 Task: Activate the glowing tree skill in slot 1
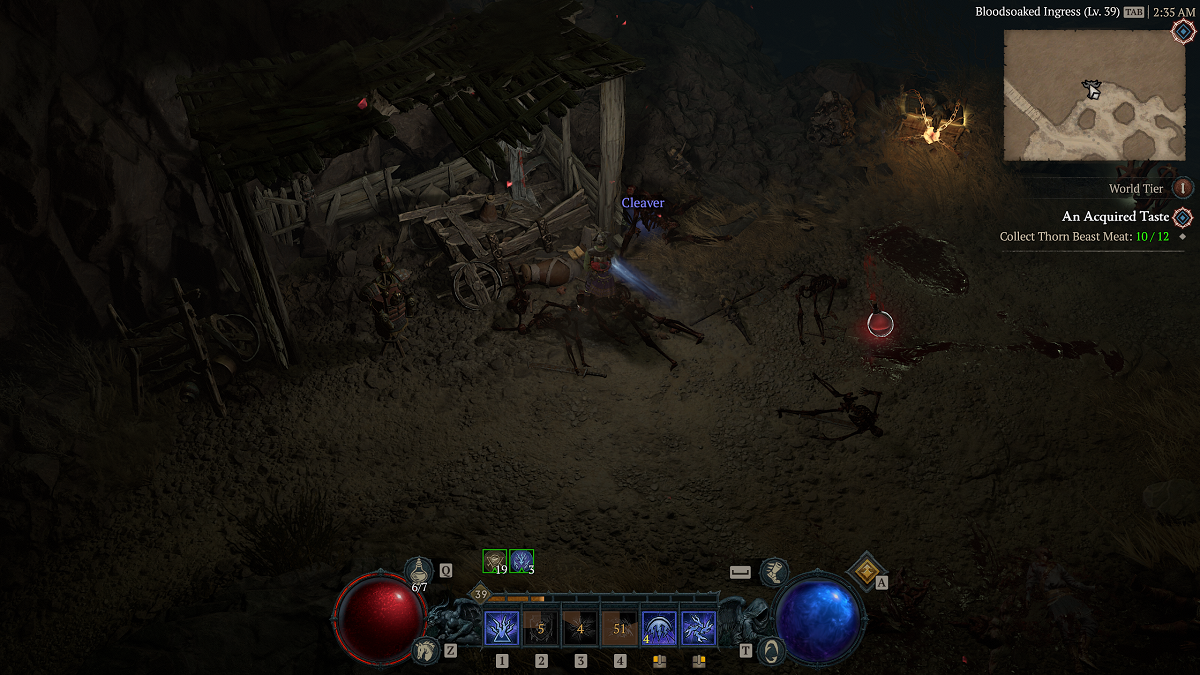point(501,629)
